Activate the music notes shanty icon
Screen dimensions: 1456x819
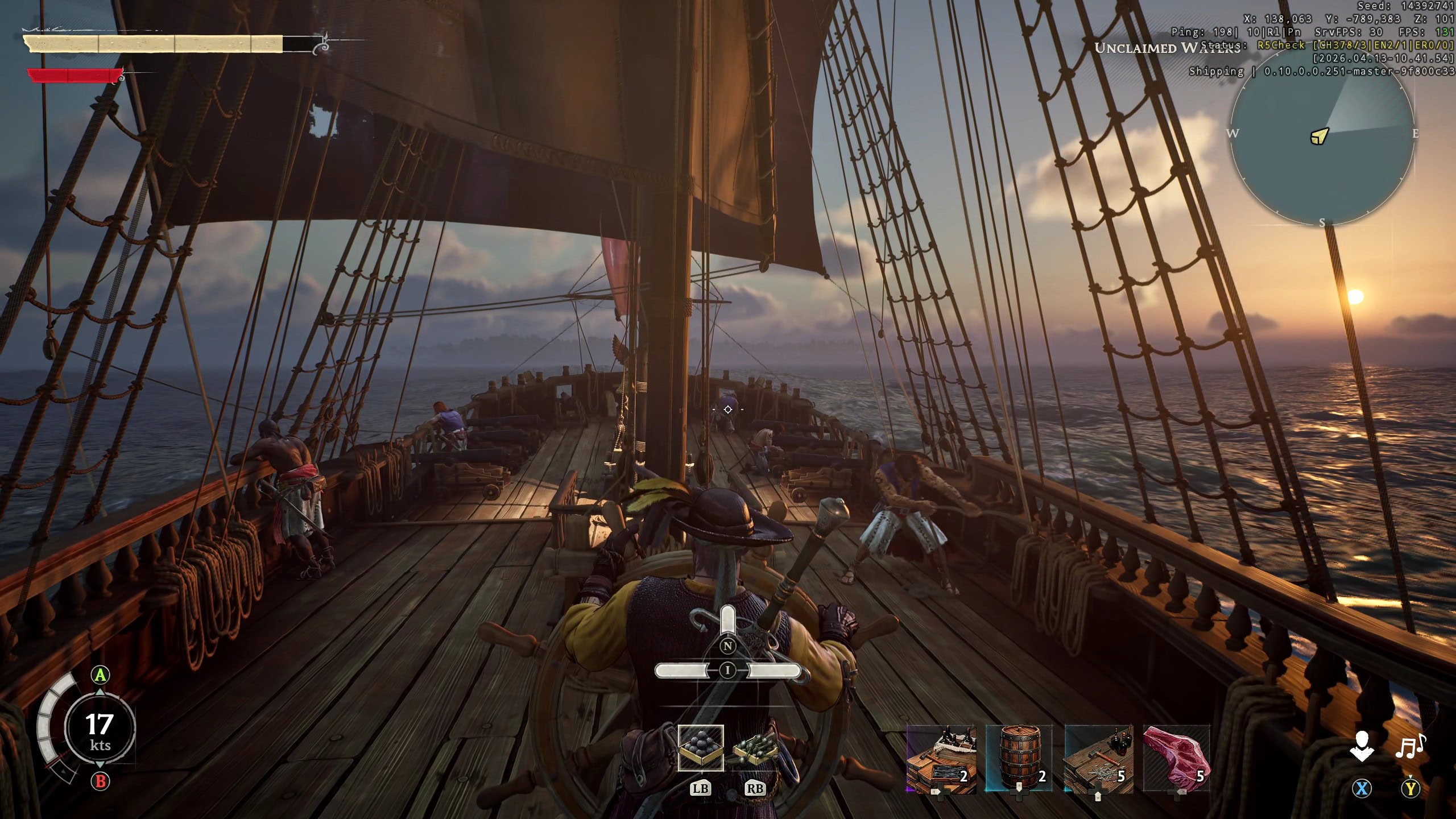pyautogui.click(x=1410, y=746)
